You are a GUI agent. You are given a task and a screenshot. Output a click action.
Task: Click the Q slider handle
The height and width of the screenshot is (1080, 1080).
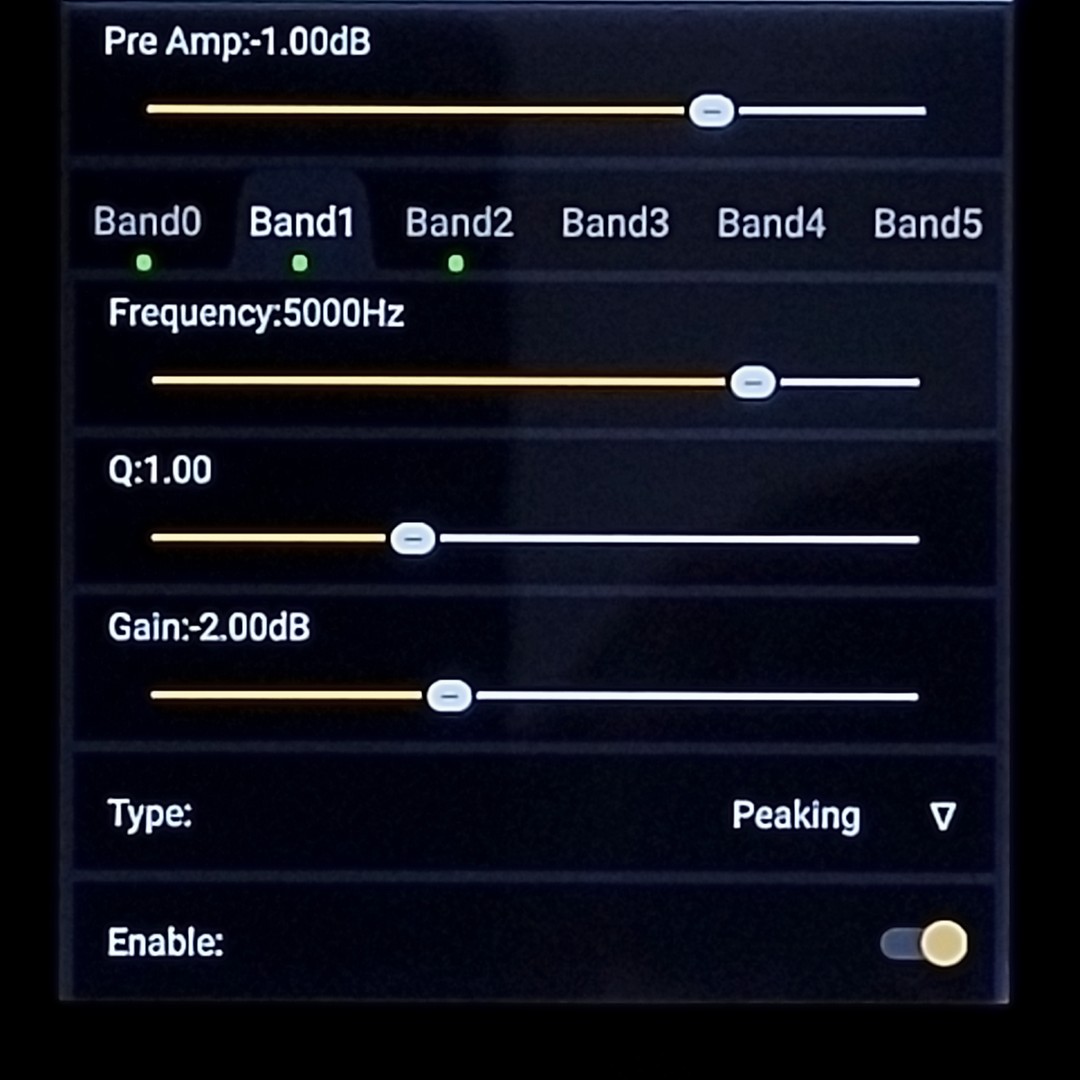point(412,539)
